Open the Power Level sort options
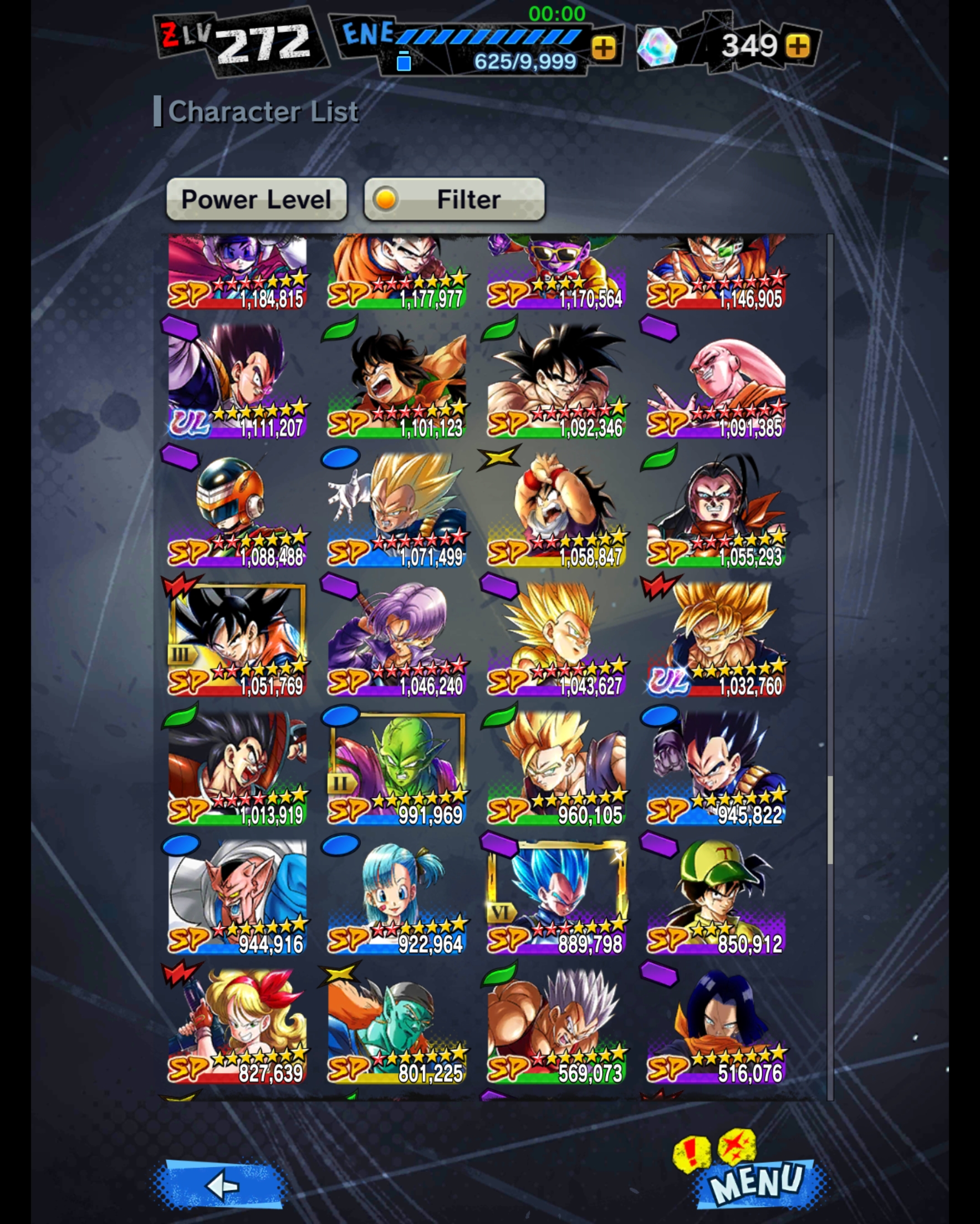The width and height of the screenshot is (980, 1224). point(257,199)
